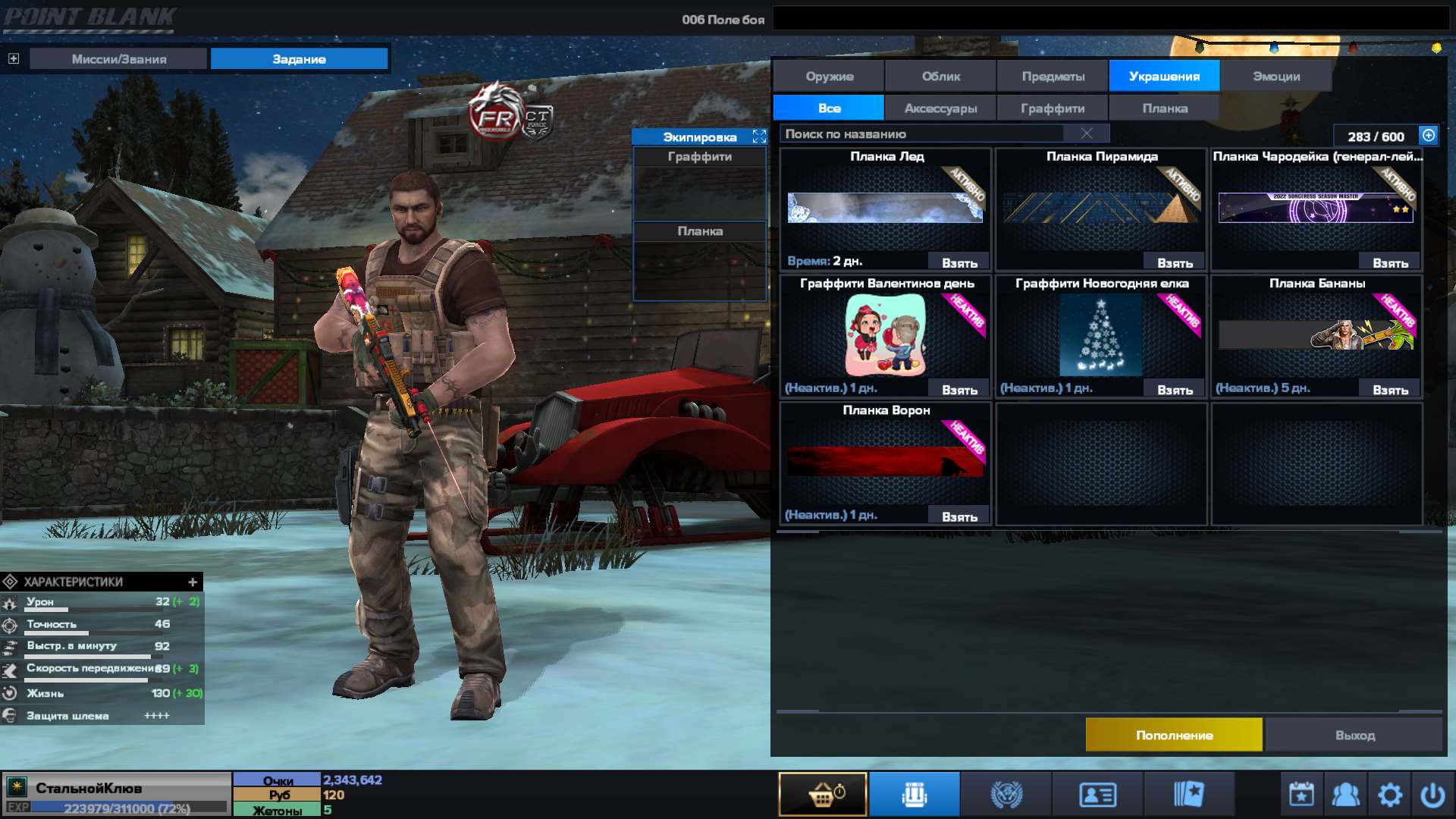Open the game settings gear icon

pos(1391,793)
